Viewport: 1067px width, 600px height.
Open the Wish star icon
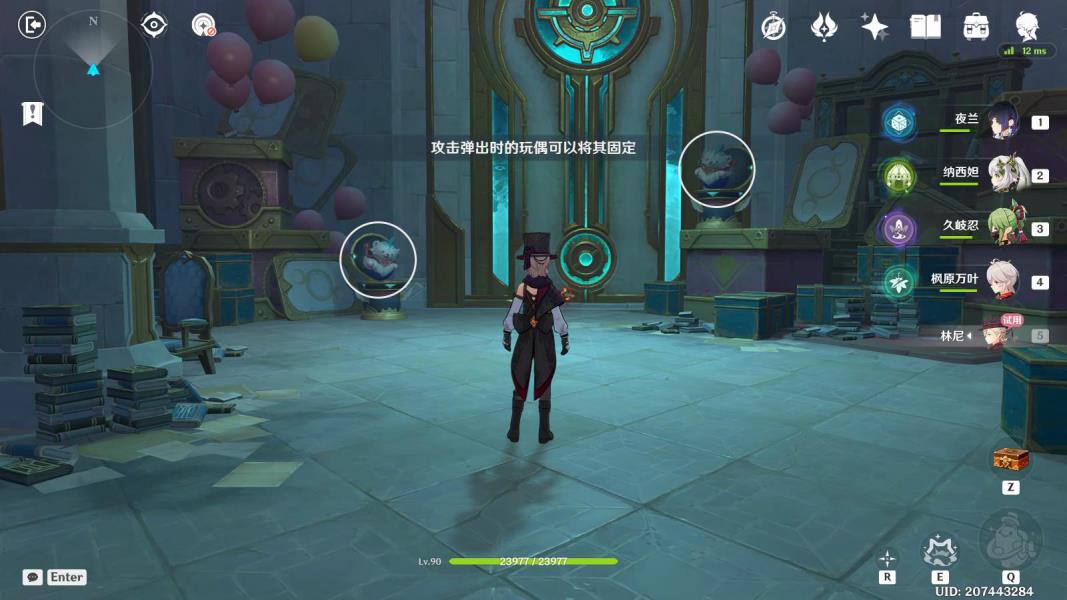[874, 27]
